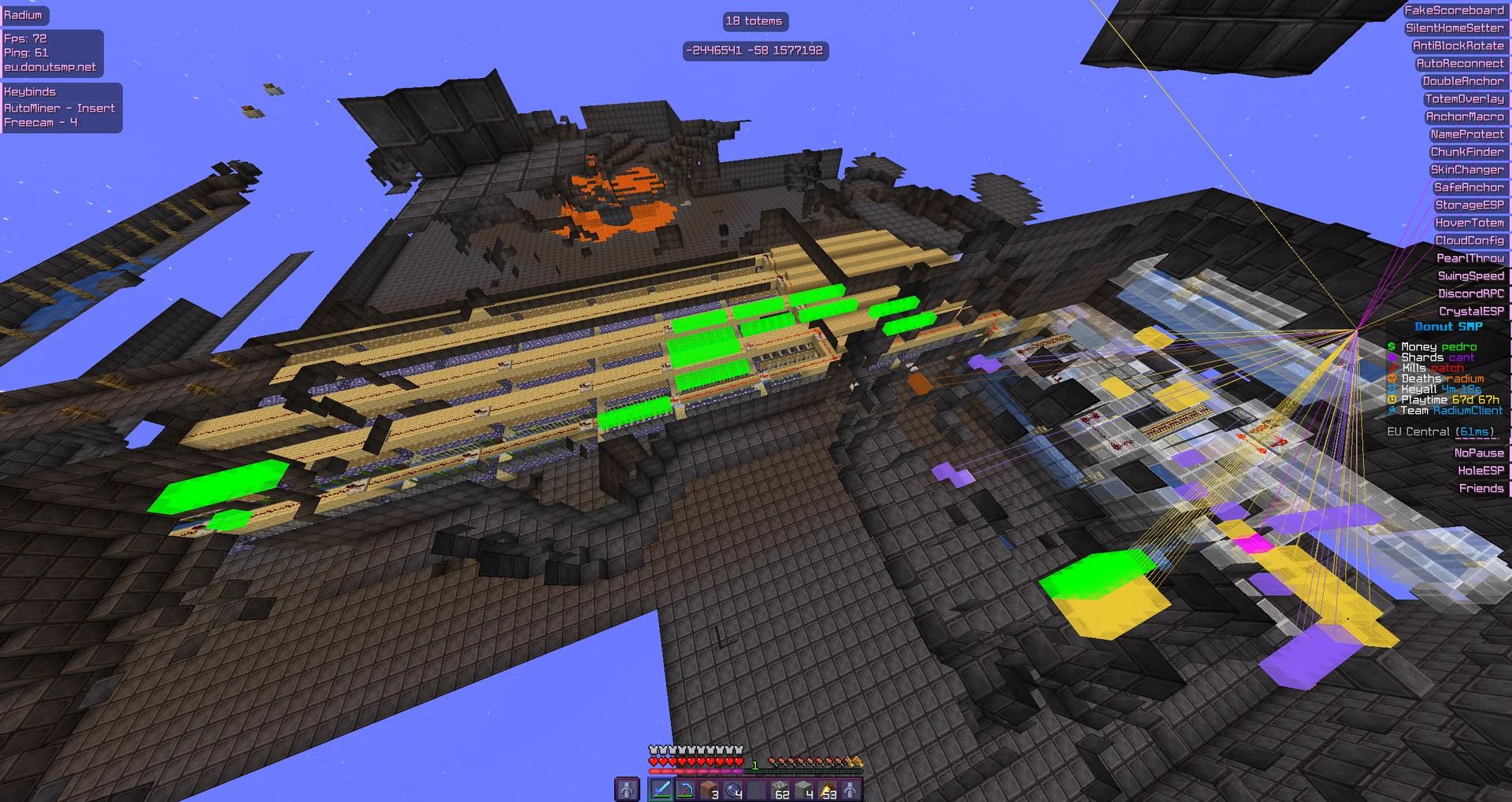Click the Playtime clock icon
The height and width of the screenshot is (802, 1512).
click(x=1392, y=400)
